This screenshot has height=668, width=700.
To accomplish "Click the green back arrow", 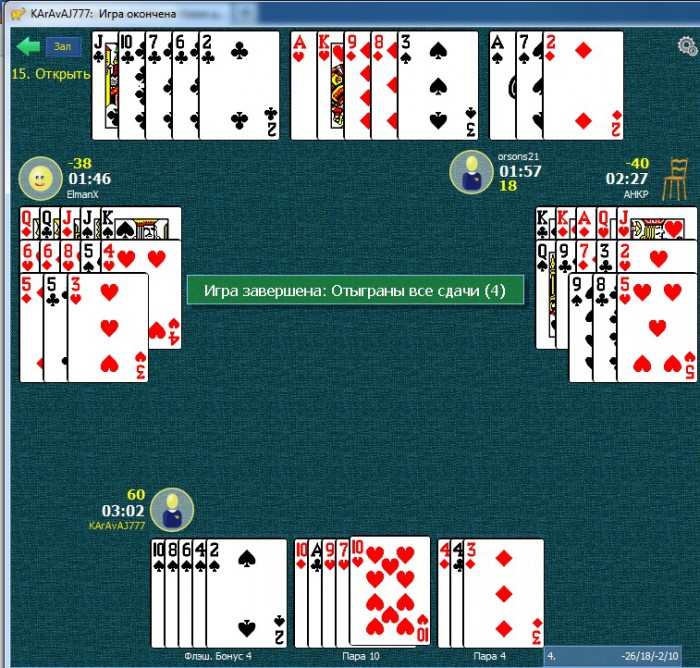I will tap(27, 46).
